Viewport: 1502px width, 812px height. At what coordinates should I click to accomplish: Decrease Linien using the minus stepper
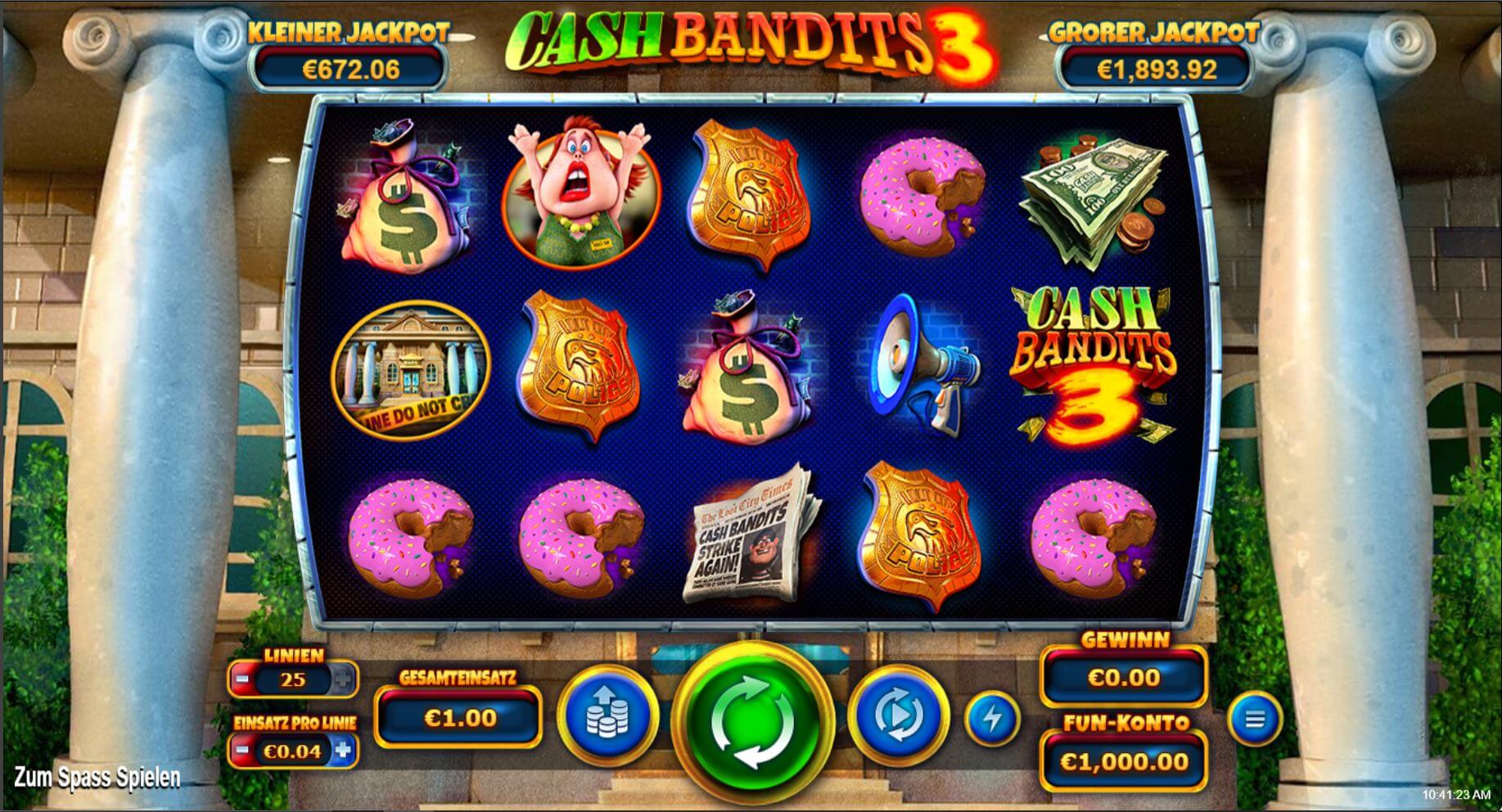(242, 678)
